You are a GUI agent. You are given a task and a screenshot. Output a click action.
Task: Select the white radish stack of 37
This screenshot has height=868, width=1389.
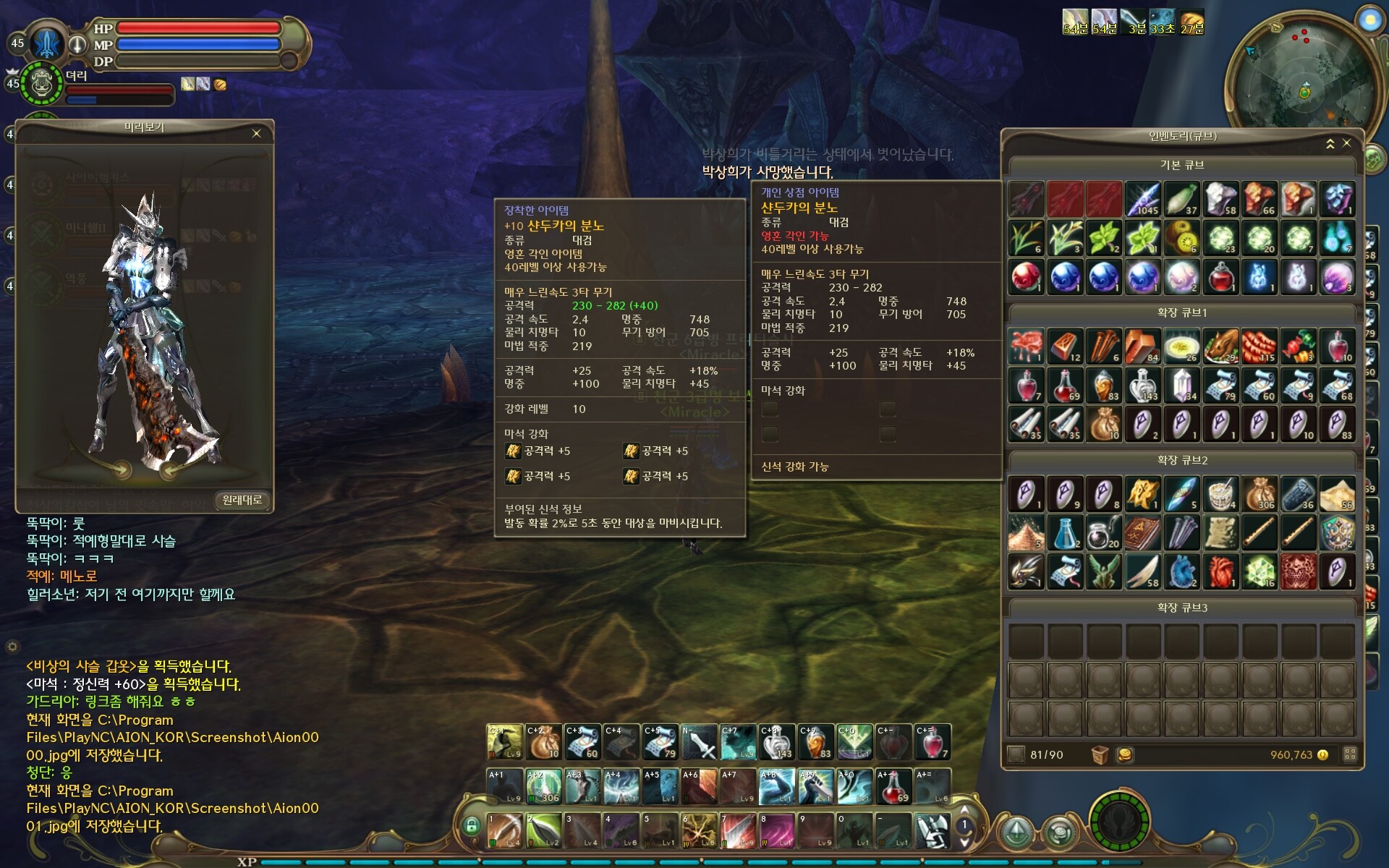coord(1181,199)
